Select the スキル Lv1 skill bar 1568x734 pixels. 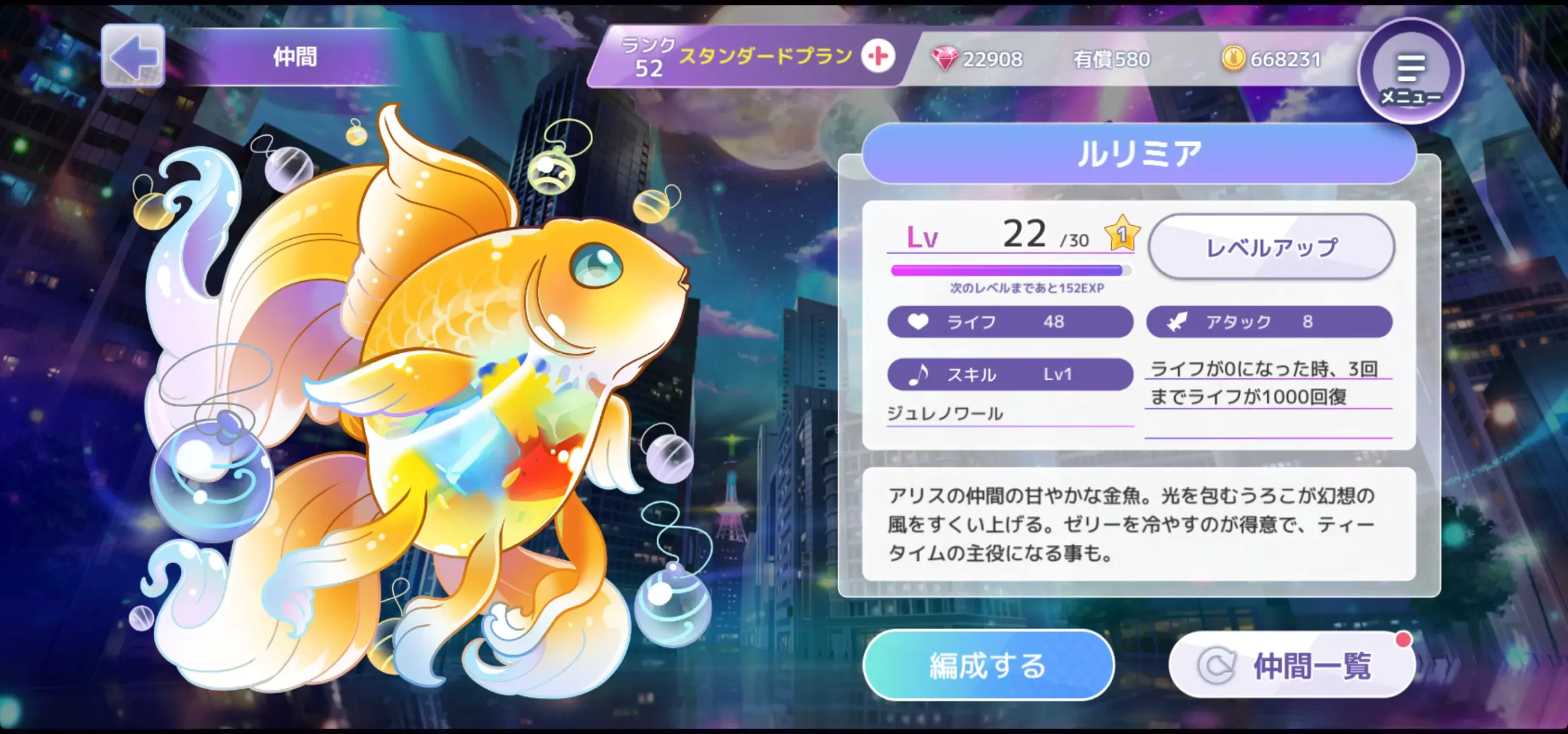(1010, 374)
